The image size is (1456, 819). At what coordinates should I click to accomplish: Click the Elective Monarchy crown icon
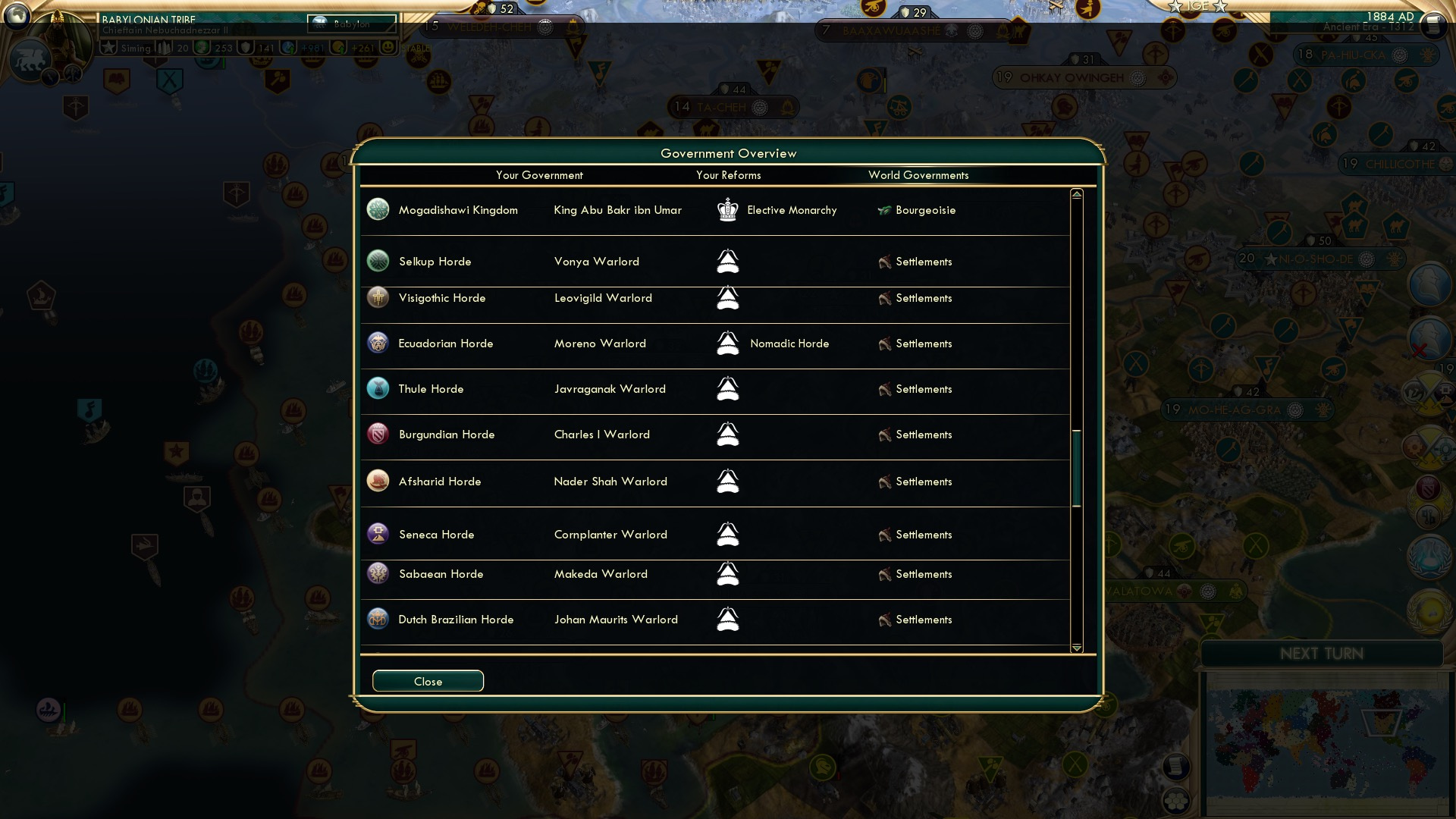click(x=728, y=210)
